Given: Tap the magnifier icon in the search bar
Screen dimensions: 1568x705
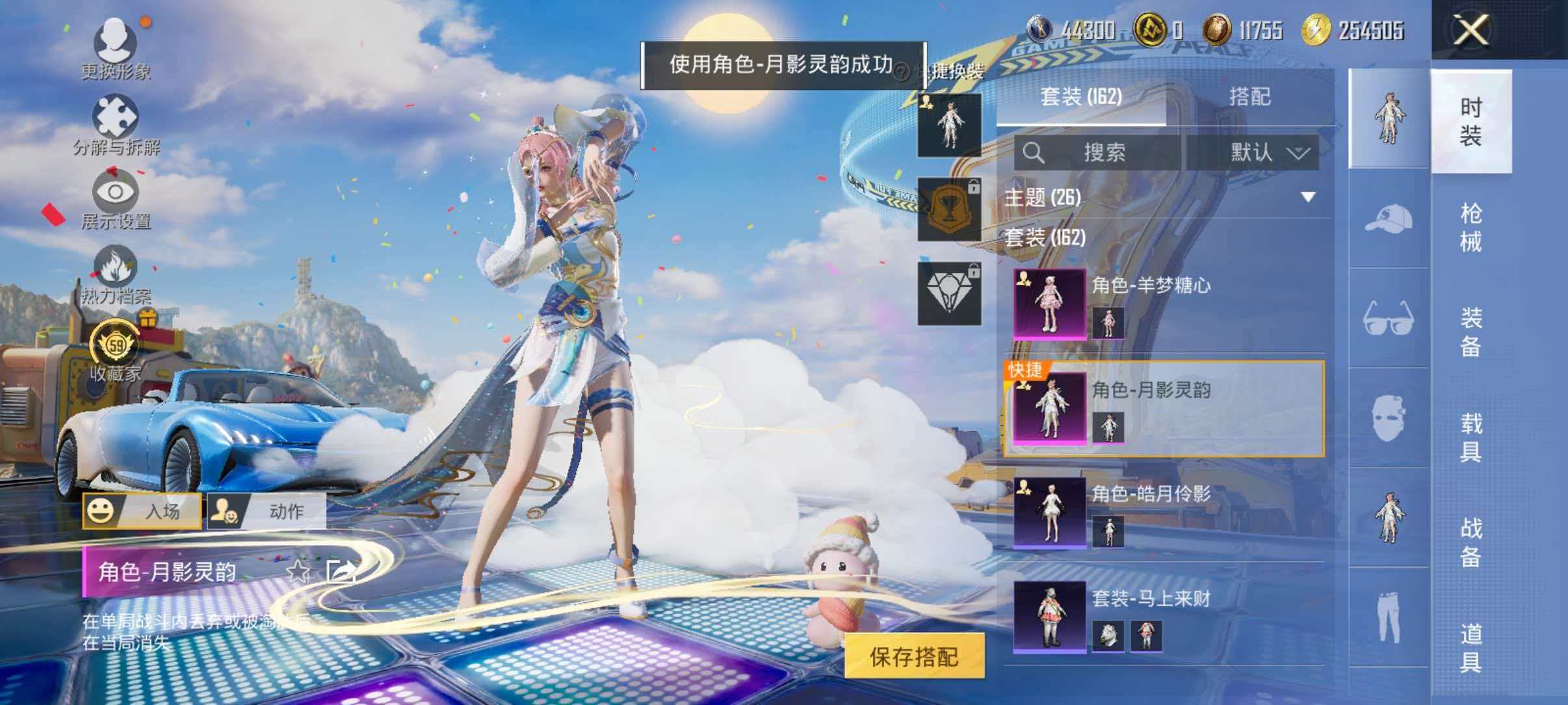Looking at the screenshot, I should [x=1034, y=153].
